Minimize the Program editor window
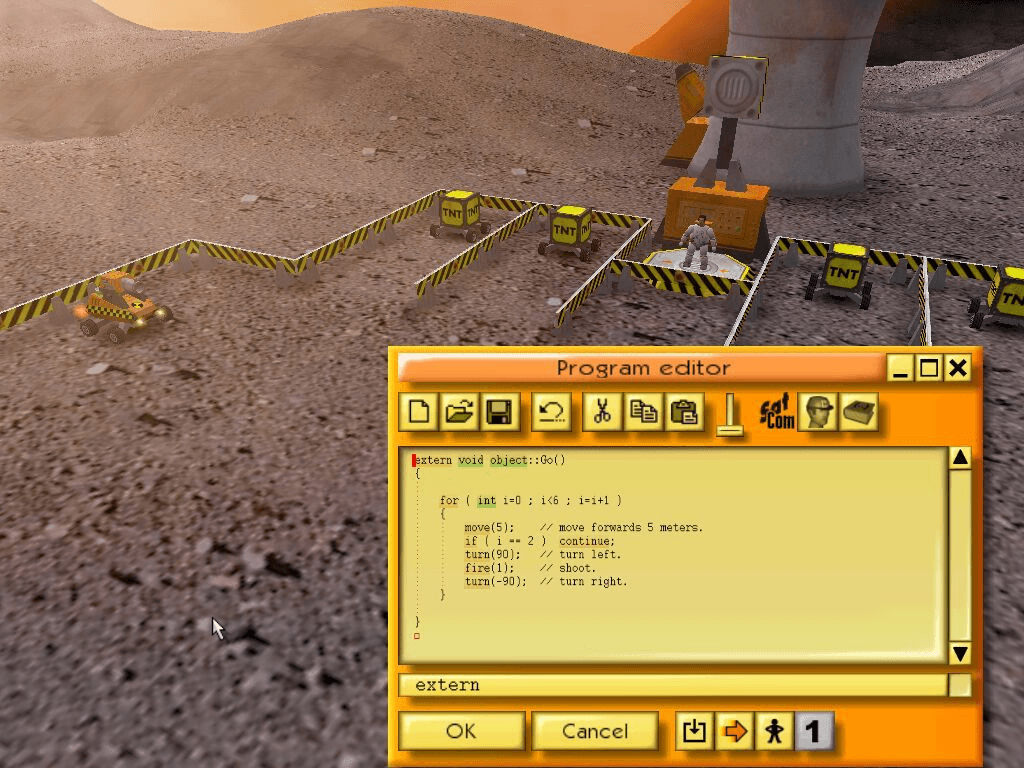This screenshot has width=1024, height=768. tap(901, 368)
